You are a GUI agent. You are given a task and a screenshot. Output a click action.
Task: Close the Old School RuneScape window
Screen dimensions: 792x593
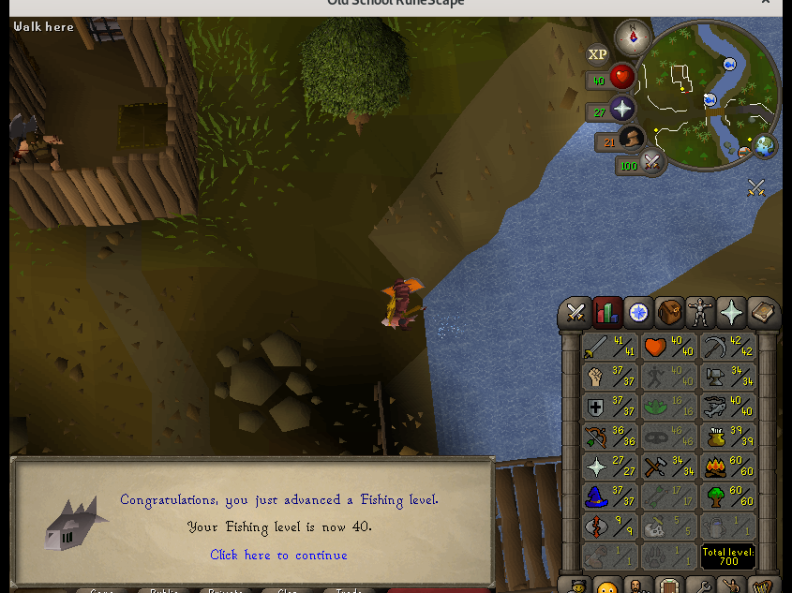click(x=766, y=3)
